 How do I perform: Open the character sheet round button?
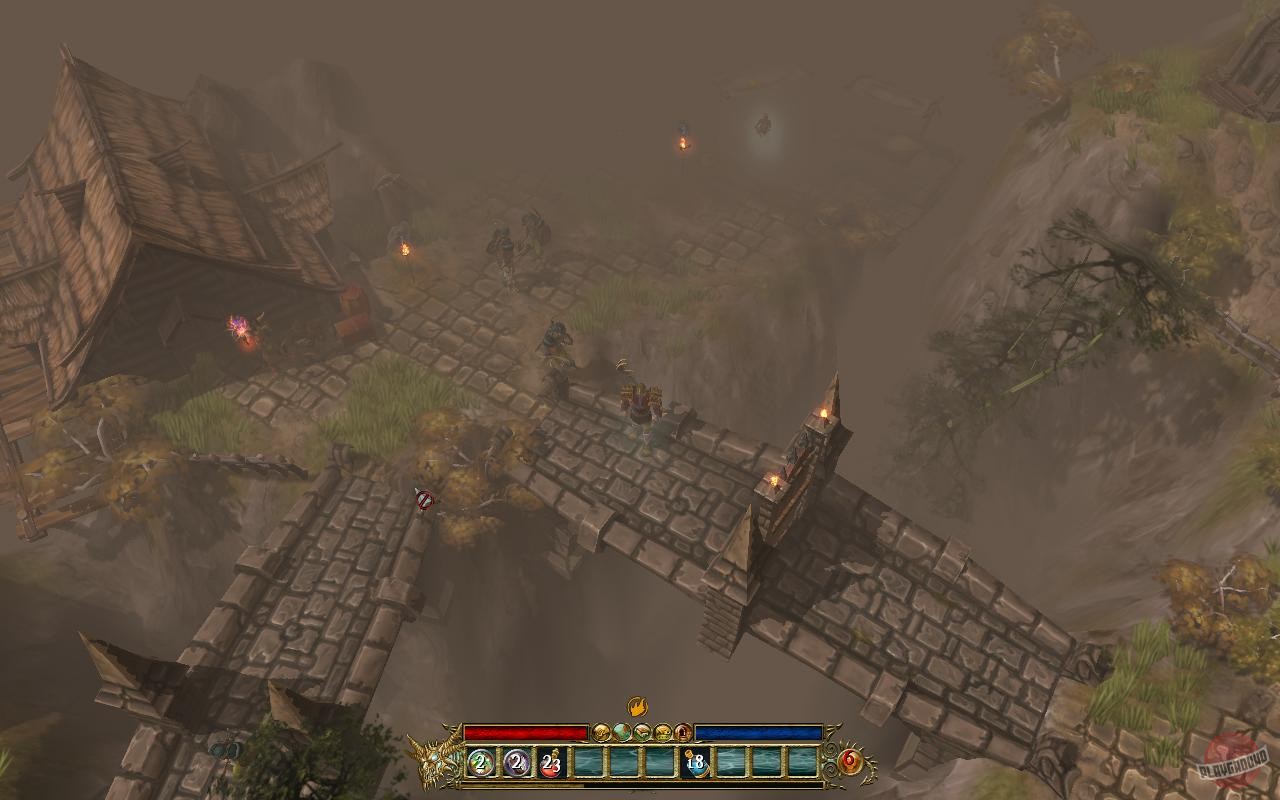tap(601, 733)
